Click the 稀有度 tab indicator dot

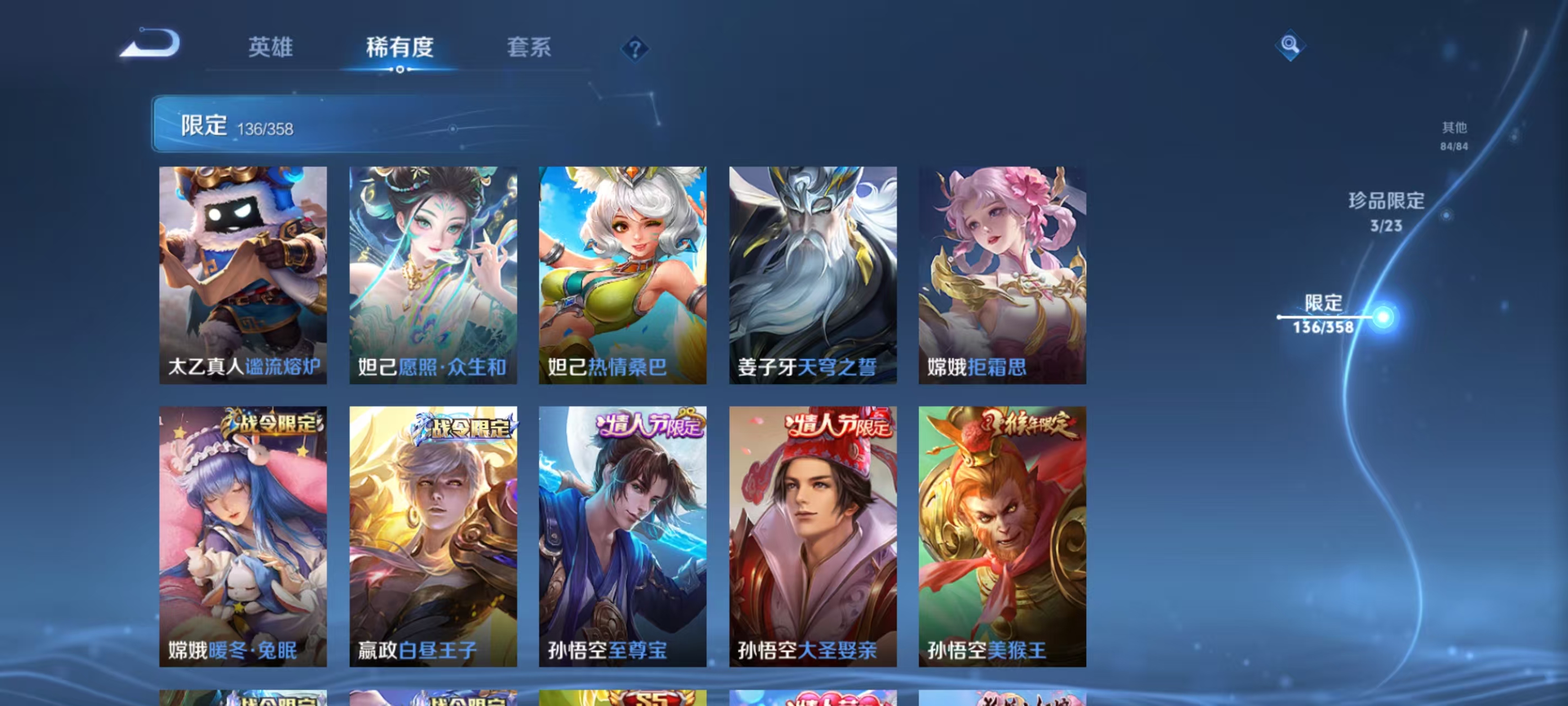[x=399, y=69]
